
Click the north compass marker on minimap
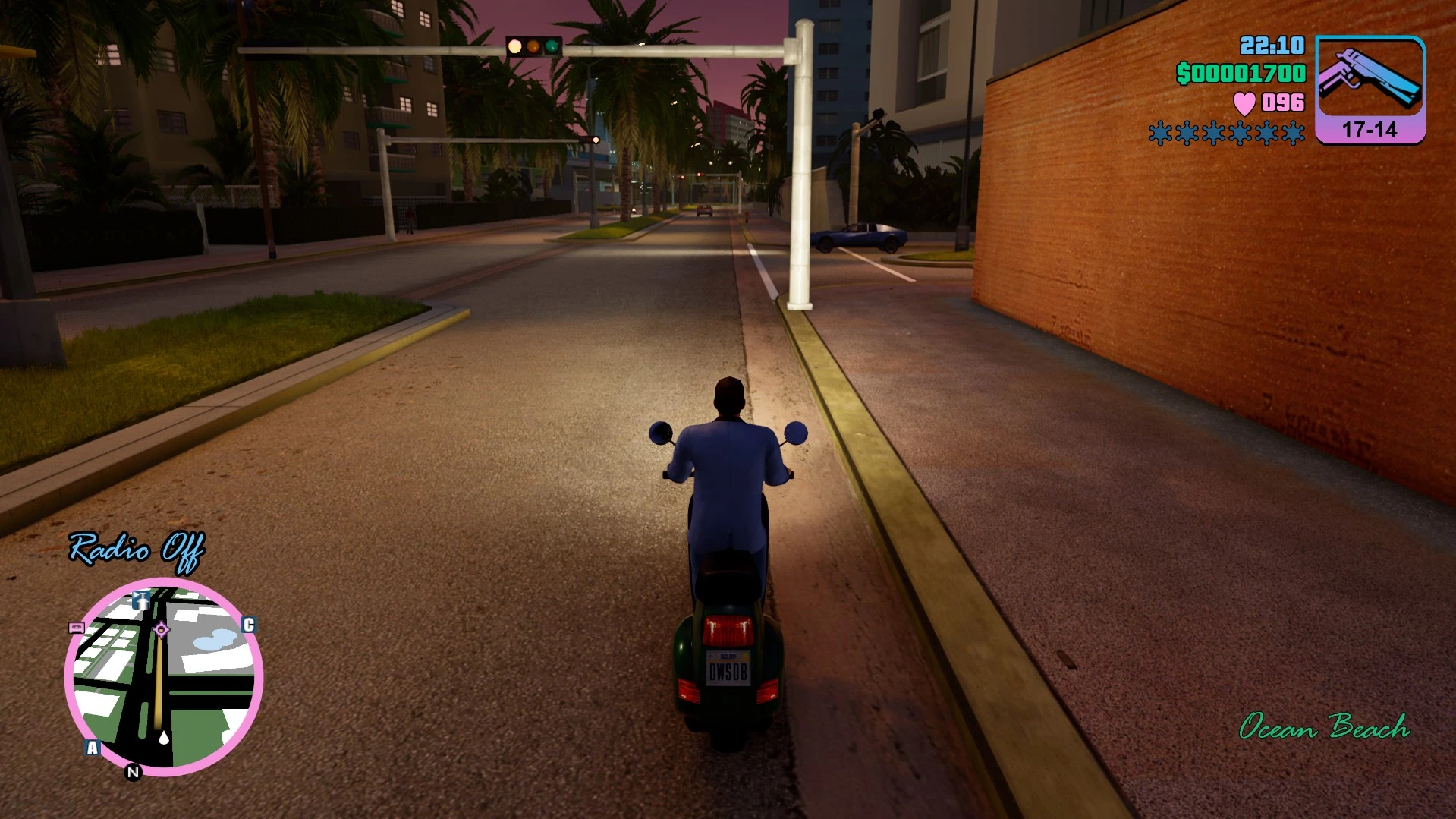point(132,770)
